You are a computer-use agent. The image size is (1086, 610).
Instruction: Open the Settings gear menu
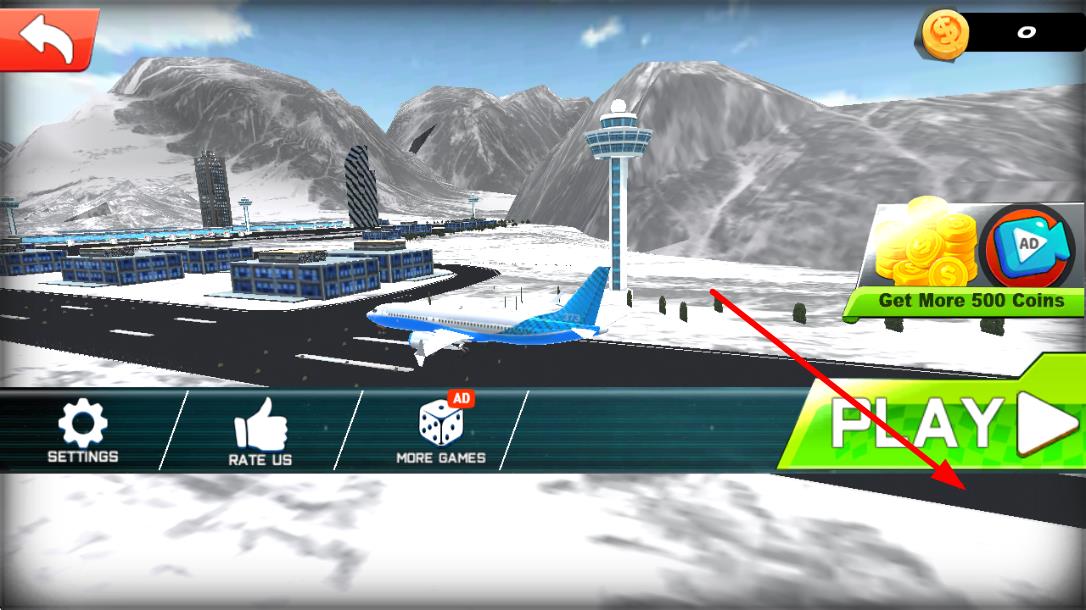point(83,431)
